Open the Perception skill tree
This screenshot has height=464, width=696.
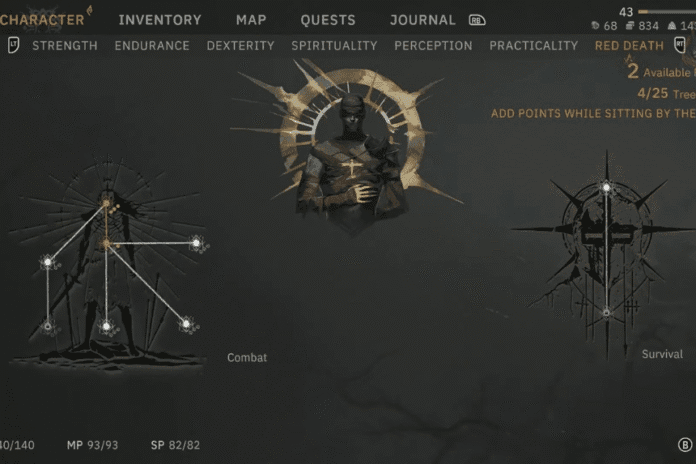click(x=433, y=46)
